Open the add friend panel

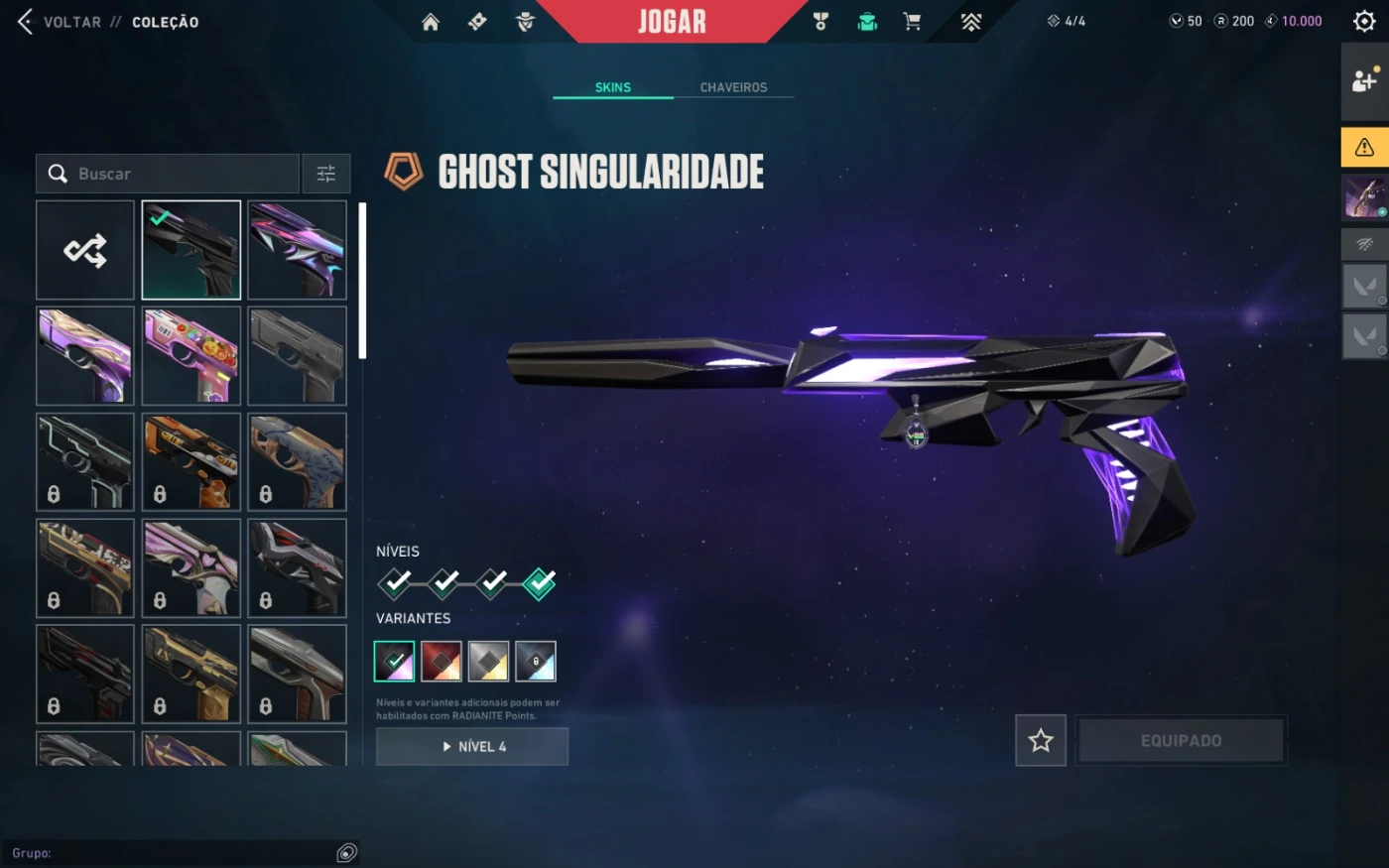point(1364,81)
